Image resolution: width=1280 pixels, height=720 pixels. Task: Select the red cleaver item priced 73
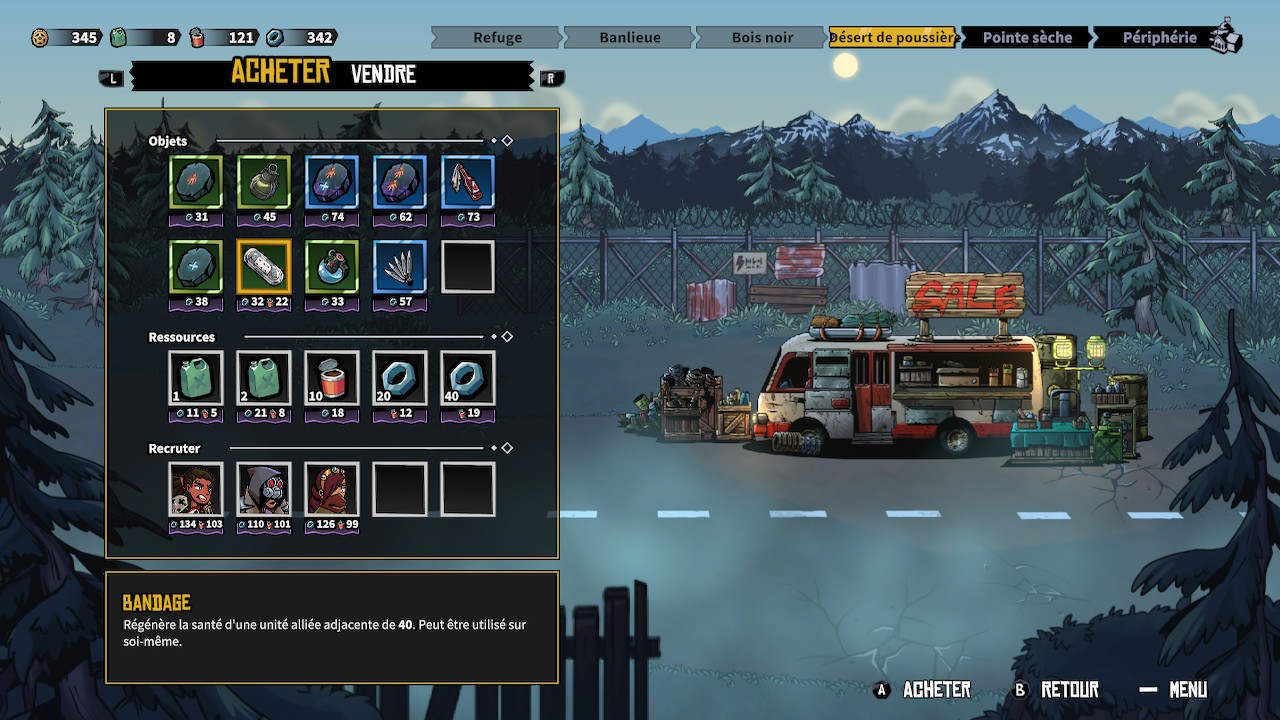coord(468,183)
